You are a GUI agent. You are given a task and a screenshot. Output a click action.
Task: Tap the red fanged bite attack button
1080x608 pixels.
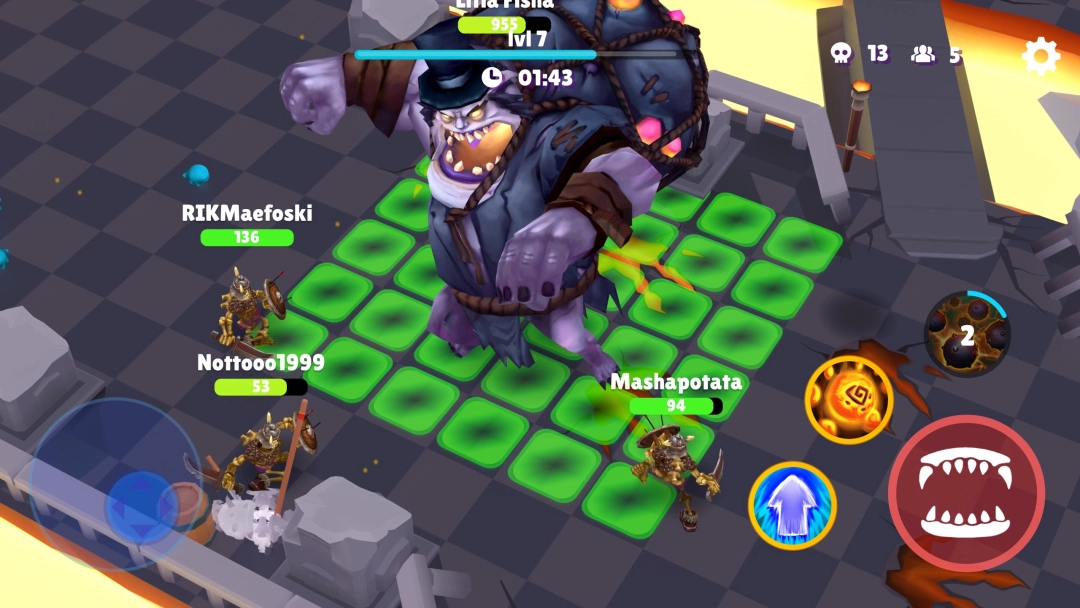click(x=966, y=494)
